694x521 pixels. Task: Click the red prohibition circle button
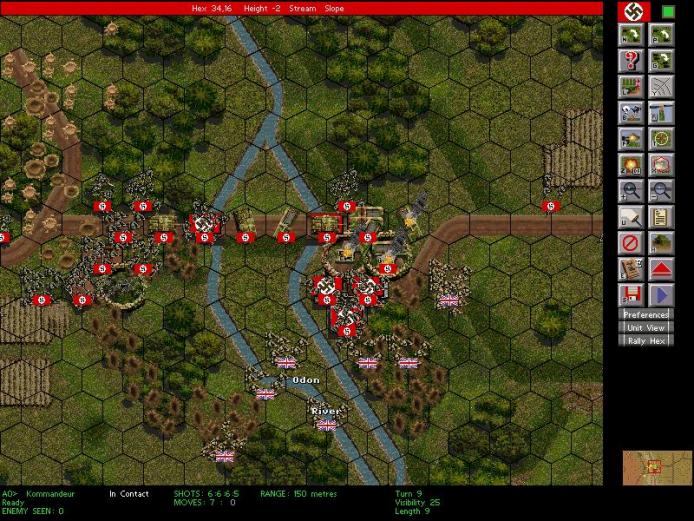[x=631, y=243]
